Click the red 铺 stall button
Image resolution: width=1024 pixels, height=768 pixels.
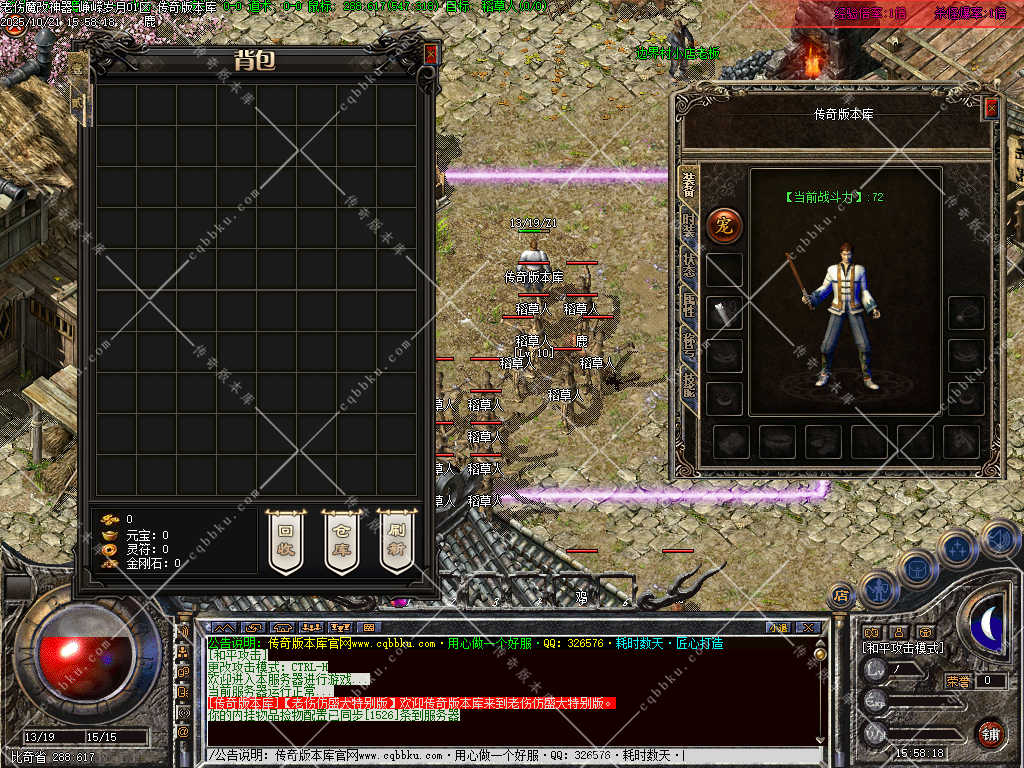(x=989, y=734)
